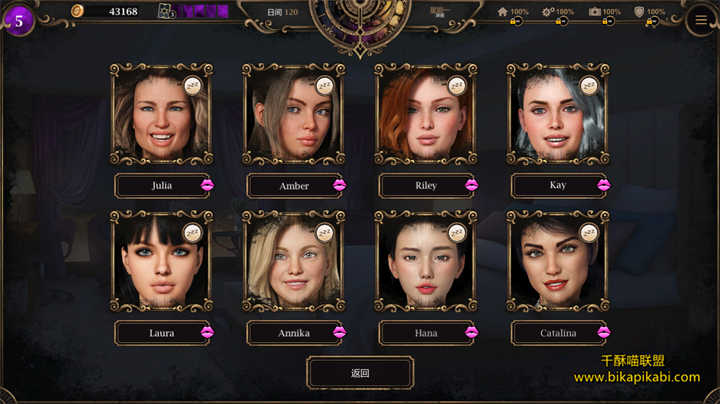Image resolution: width=720 pixels, height=404 pixels.
Task: Click the Riley name button
Action: [x=426, y=186]
